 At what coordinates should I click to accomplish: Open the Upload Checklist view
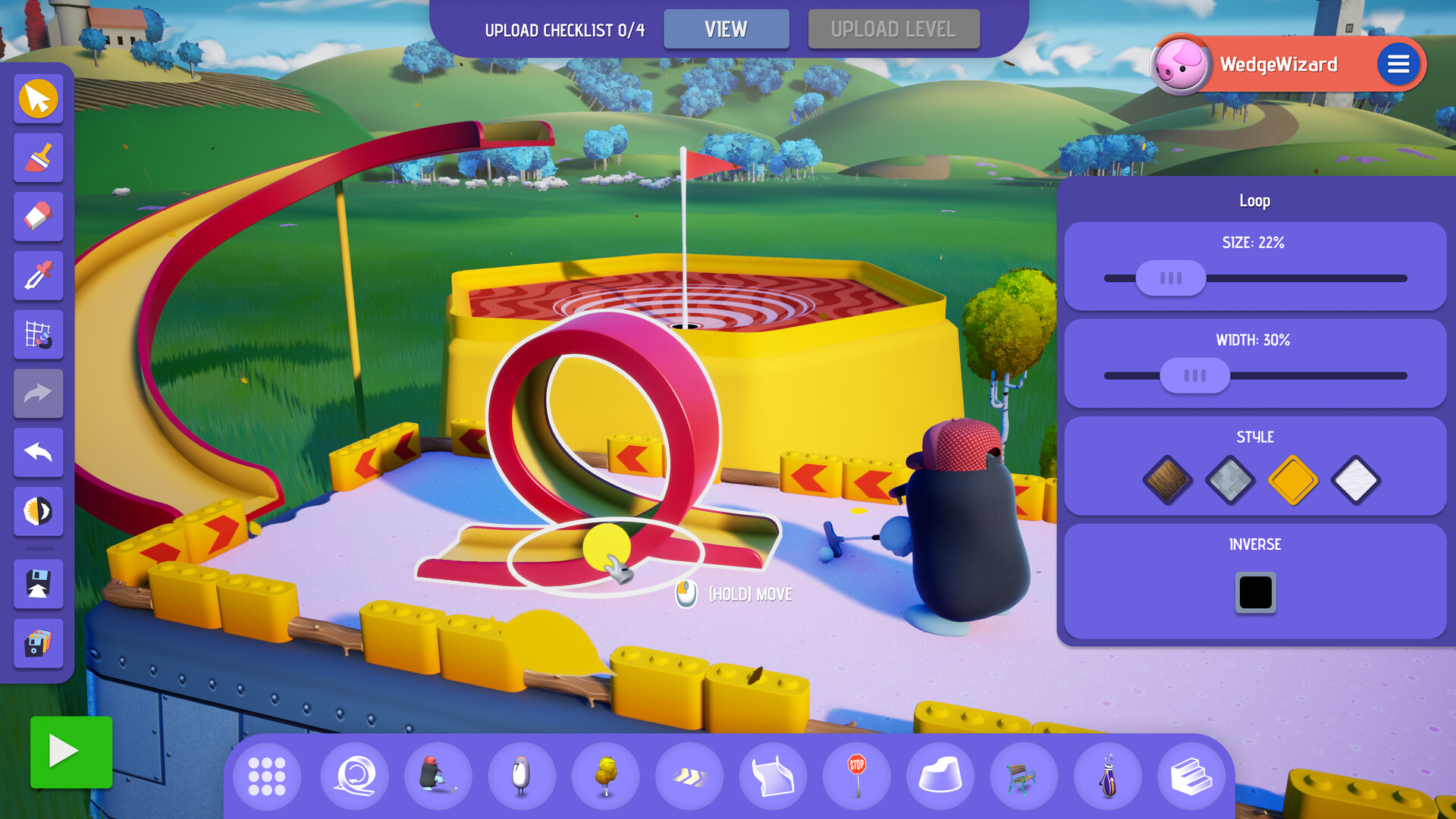[726, 29]
